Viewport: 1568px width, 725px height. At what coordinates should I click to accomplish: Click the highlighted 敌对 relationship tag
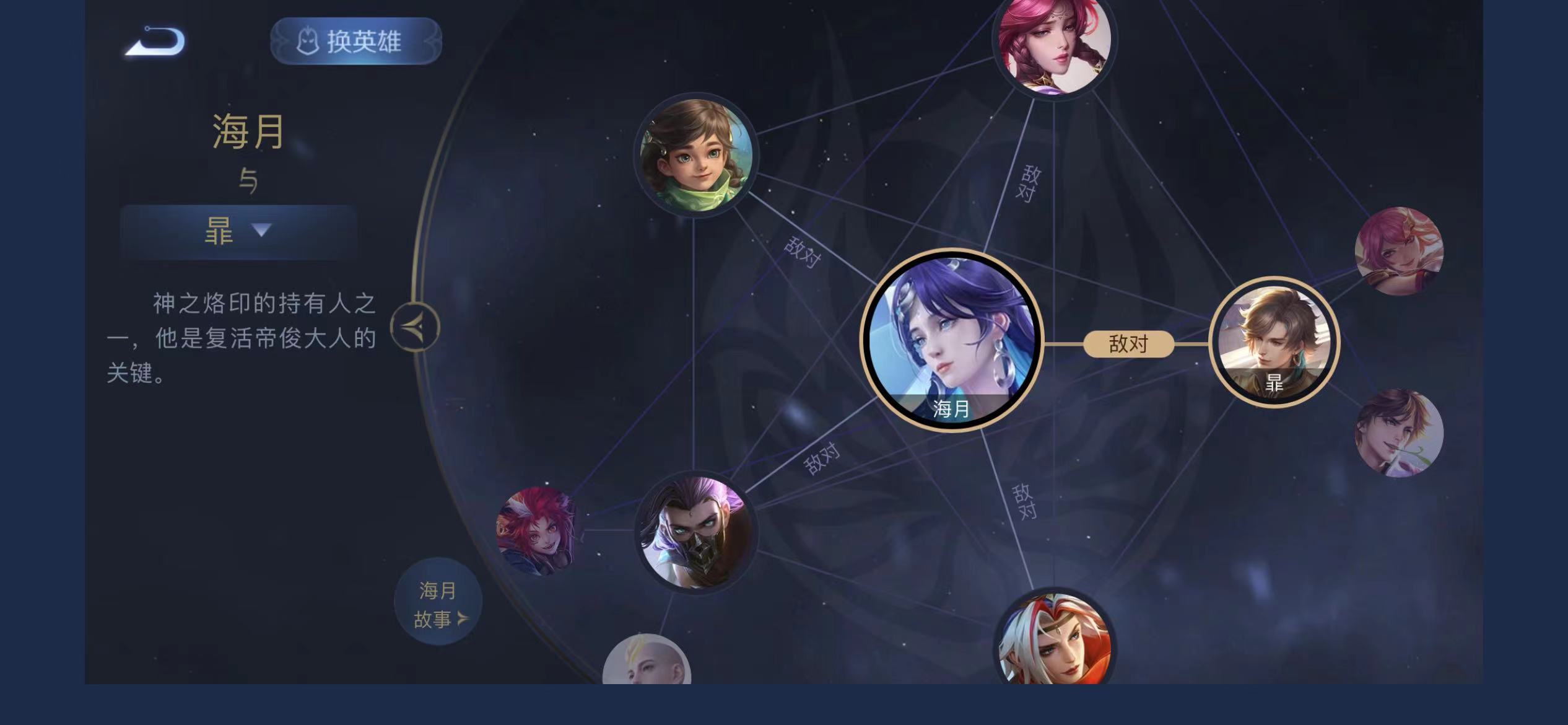coord(1128,344)
